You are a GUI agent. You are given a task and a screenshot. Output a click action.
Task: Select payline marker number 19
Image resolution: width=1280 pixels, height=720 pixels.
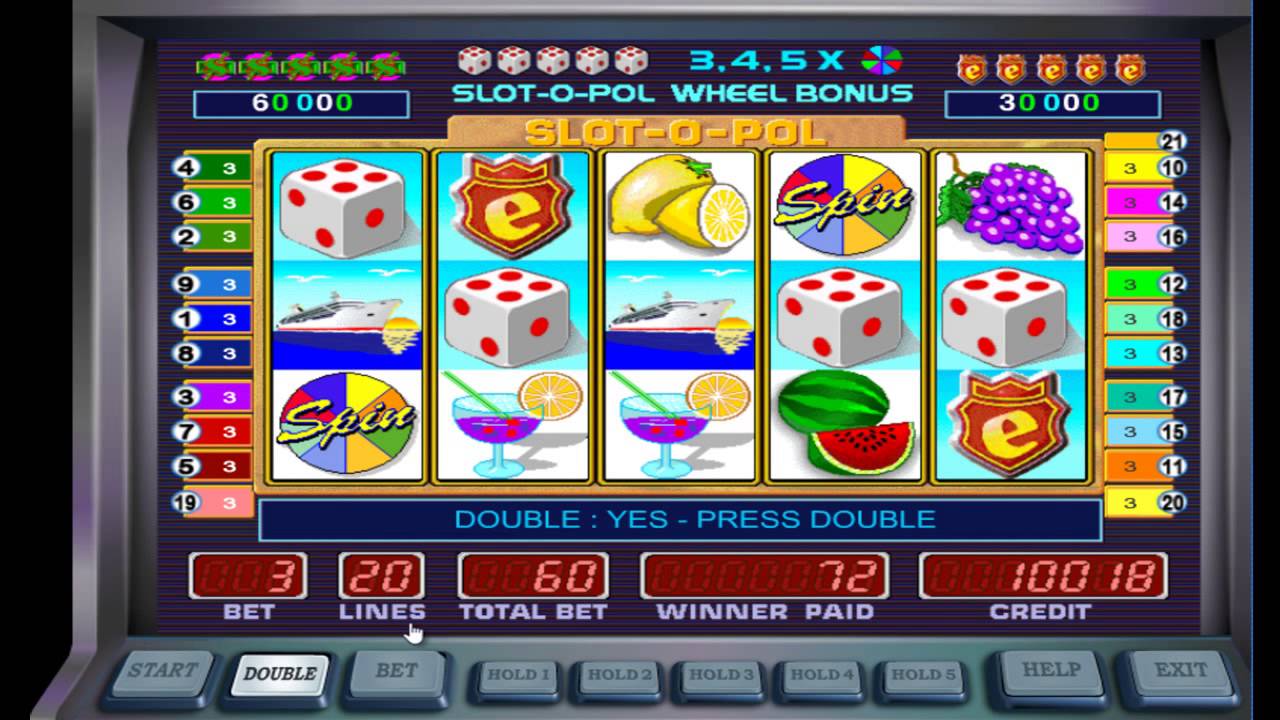(x=185, y=502)
